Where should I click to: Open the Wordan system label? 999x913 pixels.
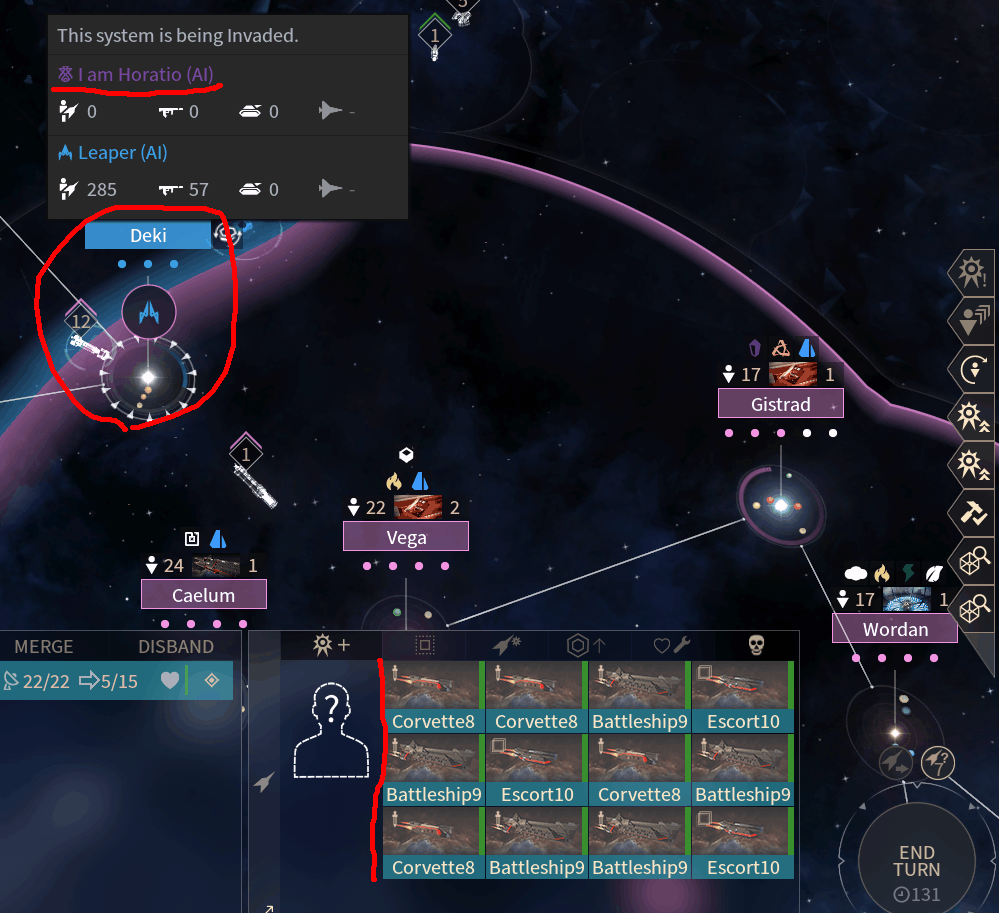tap(894, 629)
